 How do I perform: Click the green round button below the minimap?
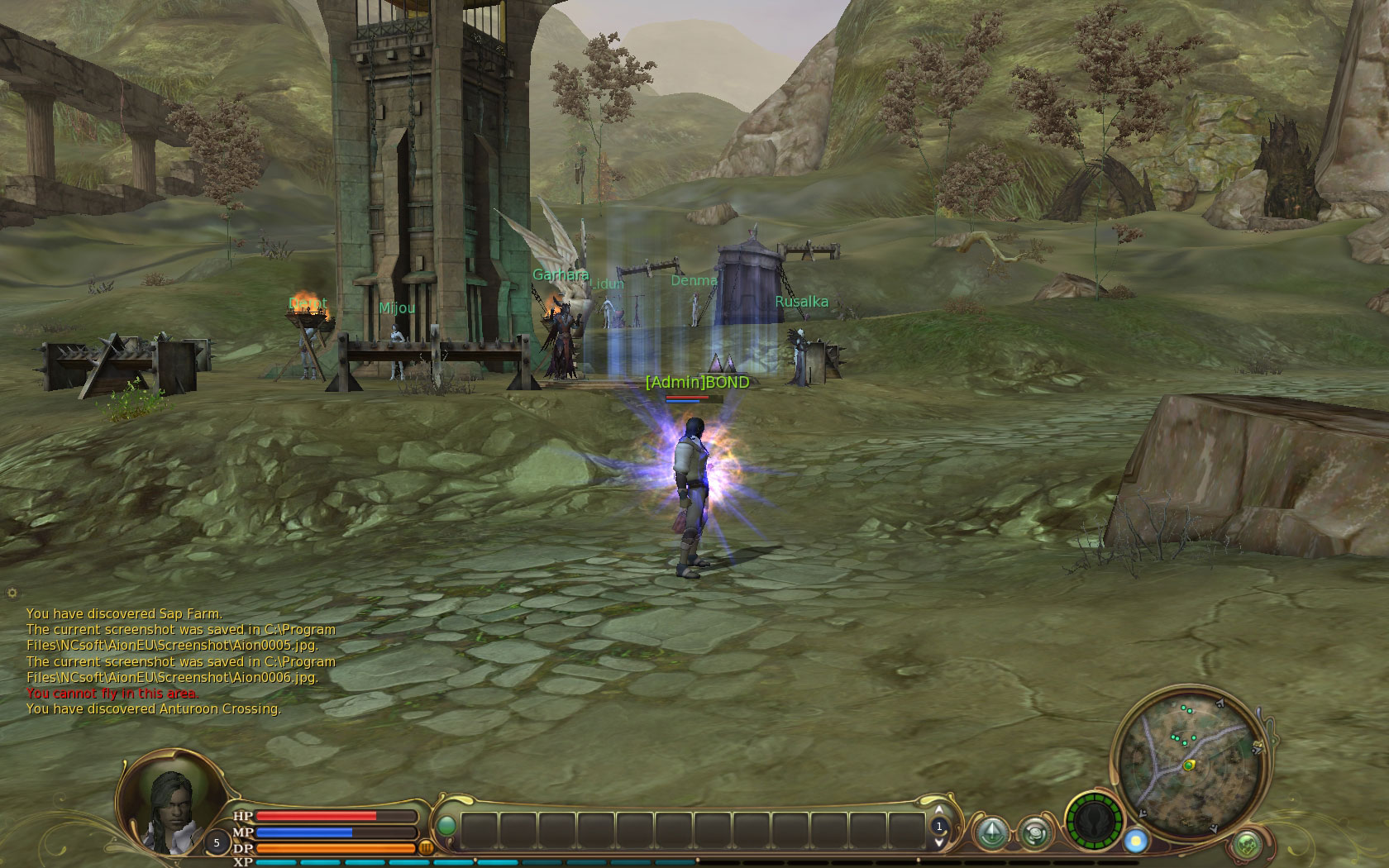click(1247, 845)
